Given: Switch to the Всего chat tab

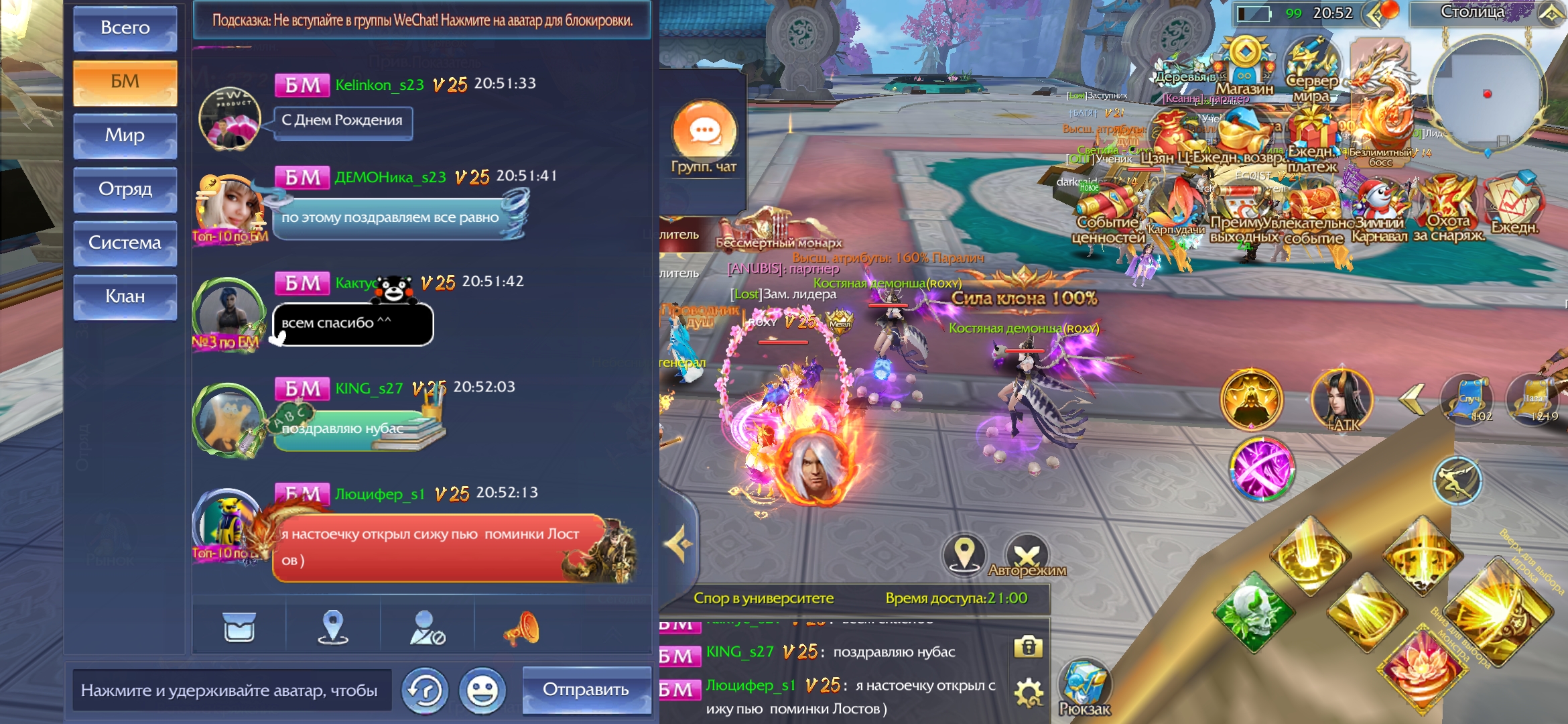Looking at the screenshot, I should (125, 28).
